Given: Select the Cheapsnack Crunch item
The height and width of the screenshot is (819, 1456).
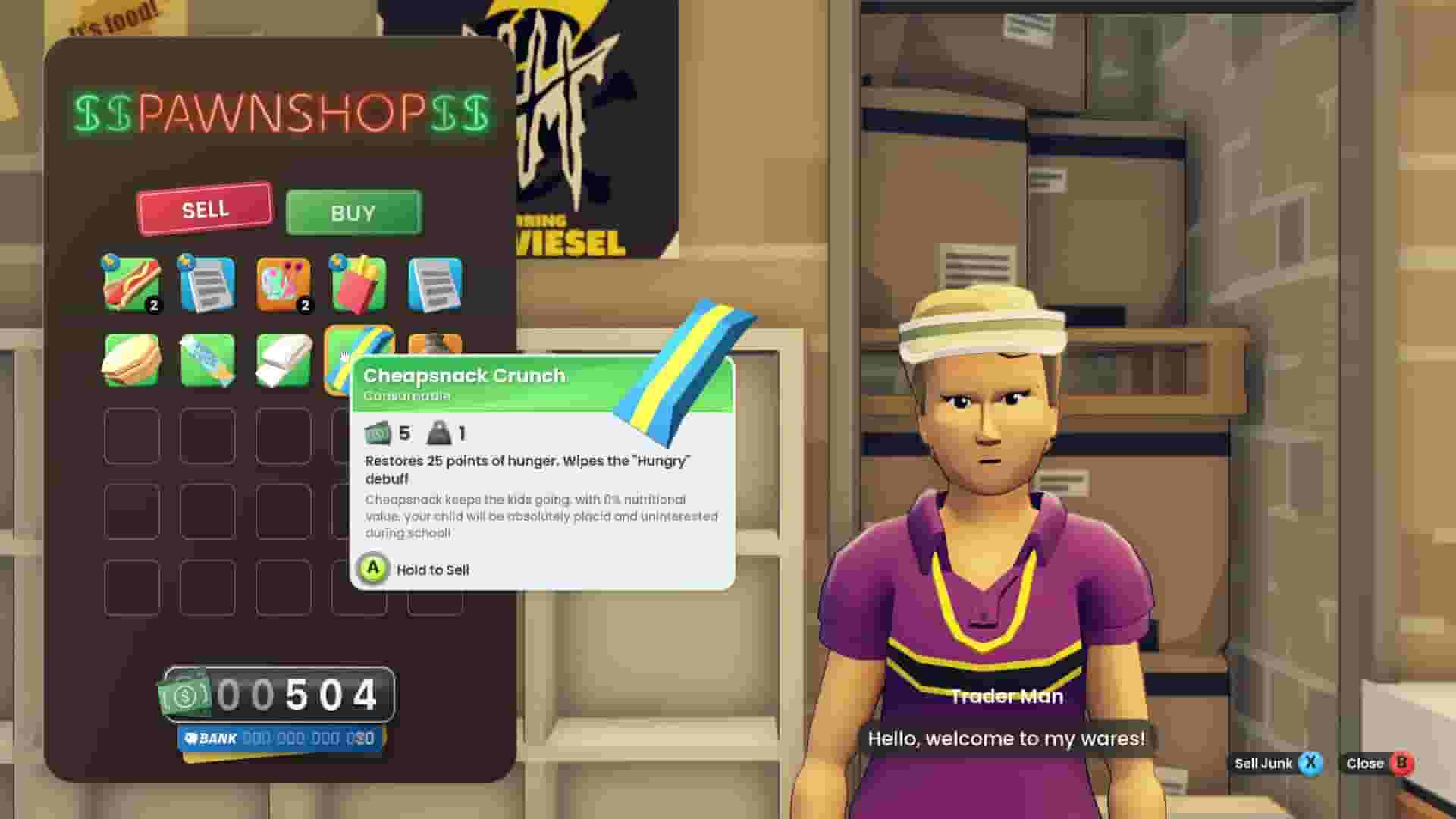Looking at the screenshot, I should tap(357, 358).
